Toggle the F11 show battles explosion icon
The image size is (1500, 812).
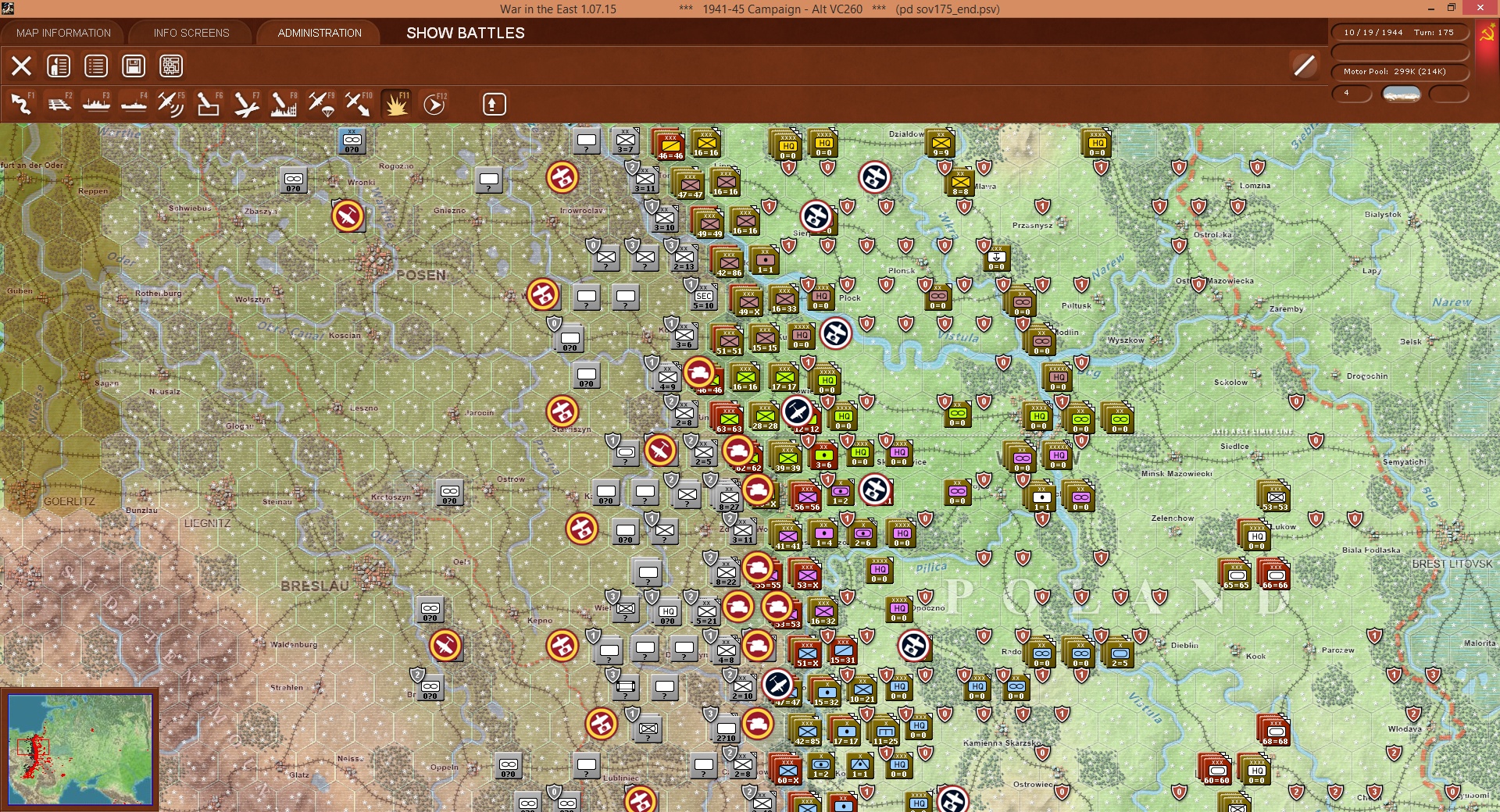click(x=396, y=104)
